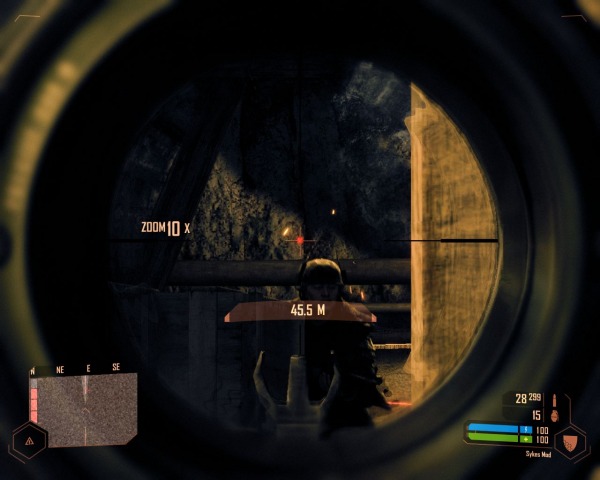
Task: Activate the armor shield suit-mode icon
Action: [x=571, y=439]
